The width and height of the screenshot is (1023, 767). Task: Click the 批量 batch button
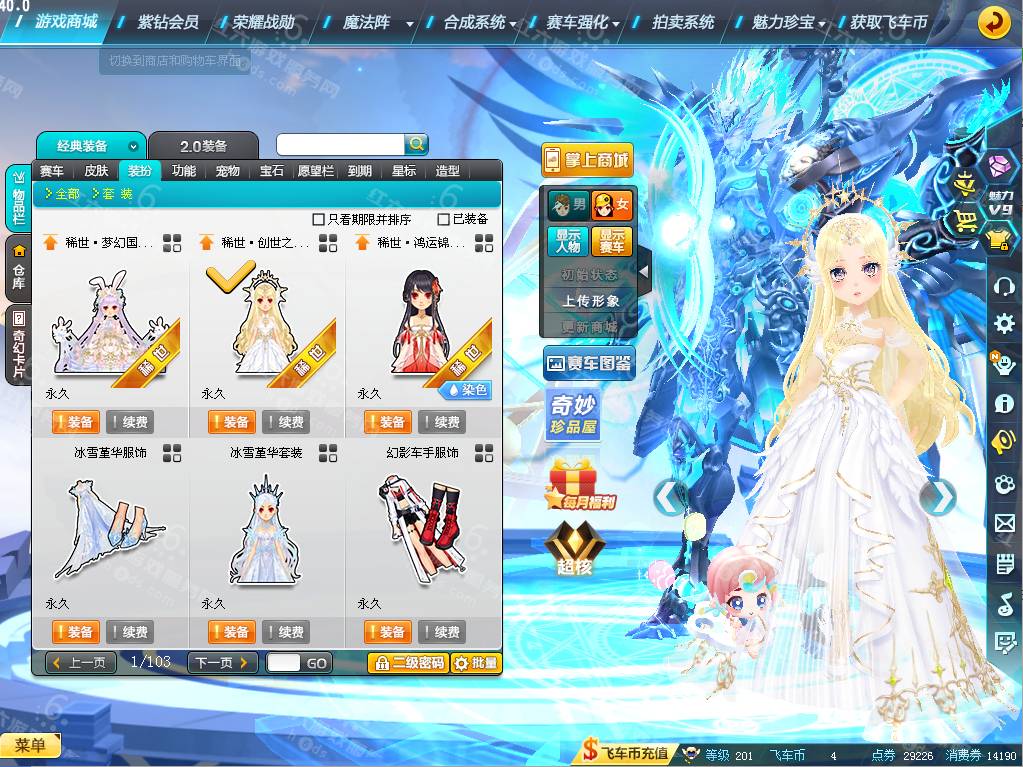click(x=475, y=663)
